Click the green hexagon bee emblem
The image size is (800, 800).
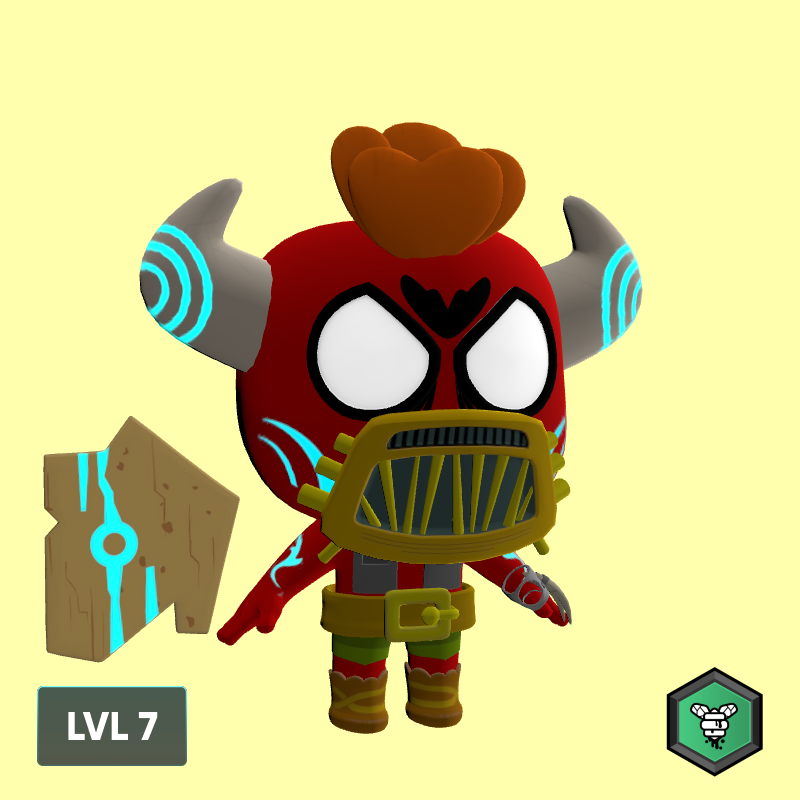click(x=714, y=721)
